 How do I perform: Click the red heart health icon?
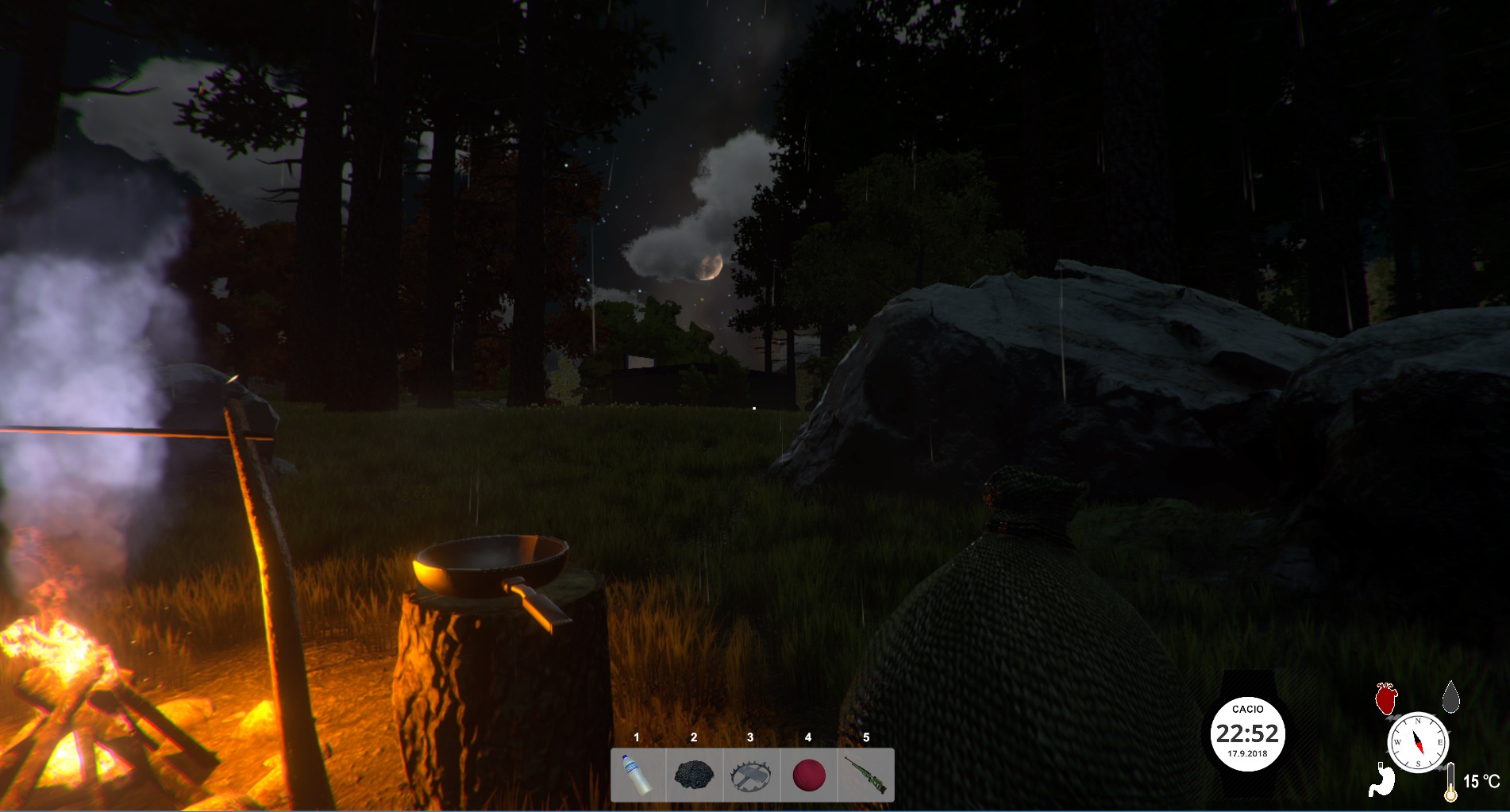click(x=1385, y=698)
